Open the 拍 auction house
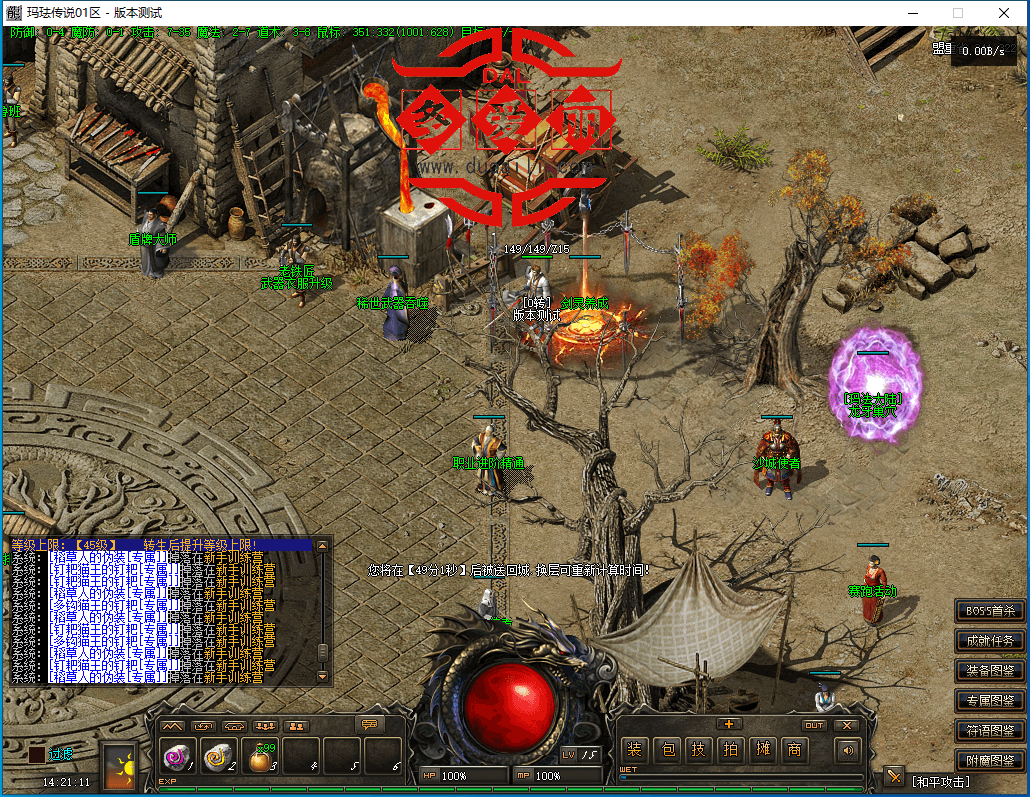Viewport: 1030px width, 797px height. 731,749
